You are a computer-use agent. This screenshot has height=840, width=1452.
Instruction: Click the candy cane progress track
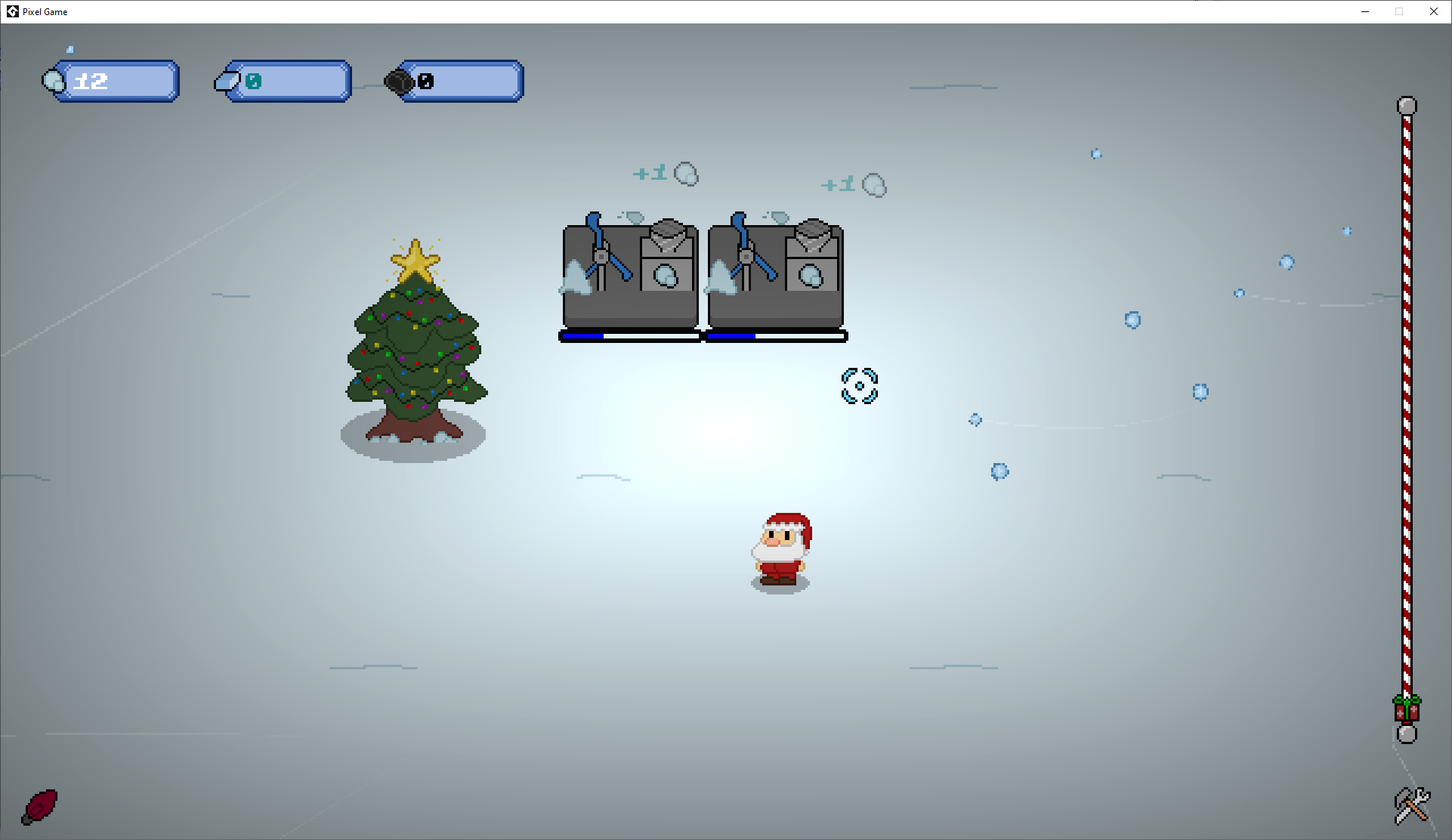[1405, 415]
